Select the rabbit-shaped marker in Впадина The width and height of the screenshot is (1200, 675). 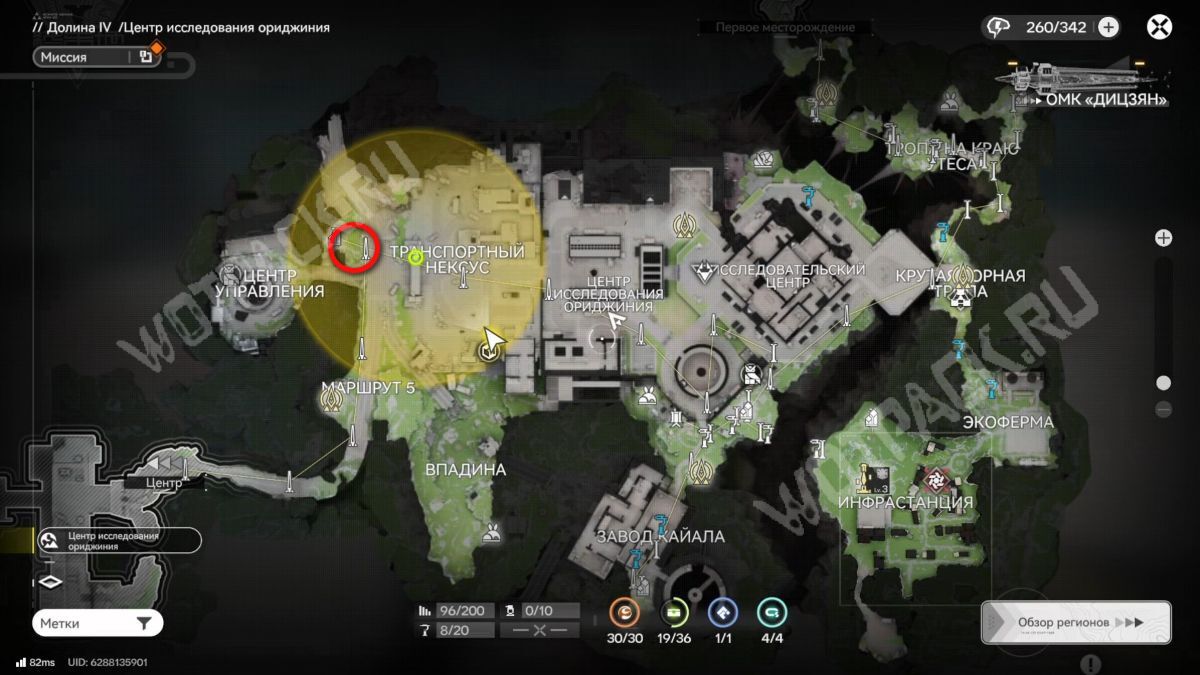click(x=490, y=535)
